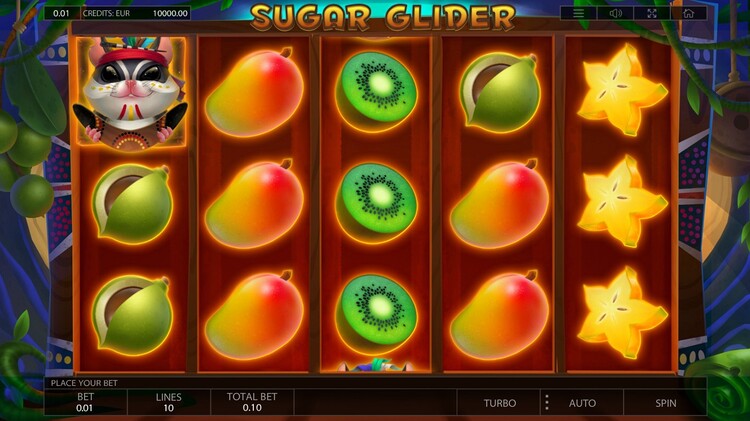Go to the home lobby

(688, 13)
